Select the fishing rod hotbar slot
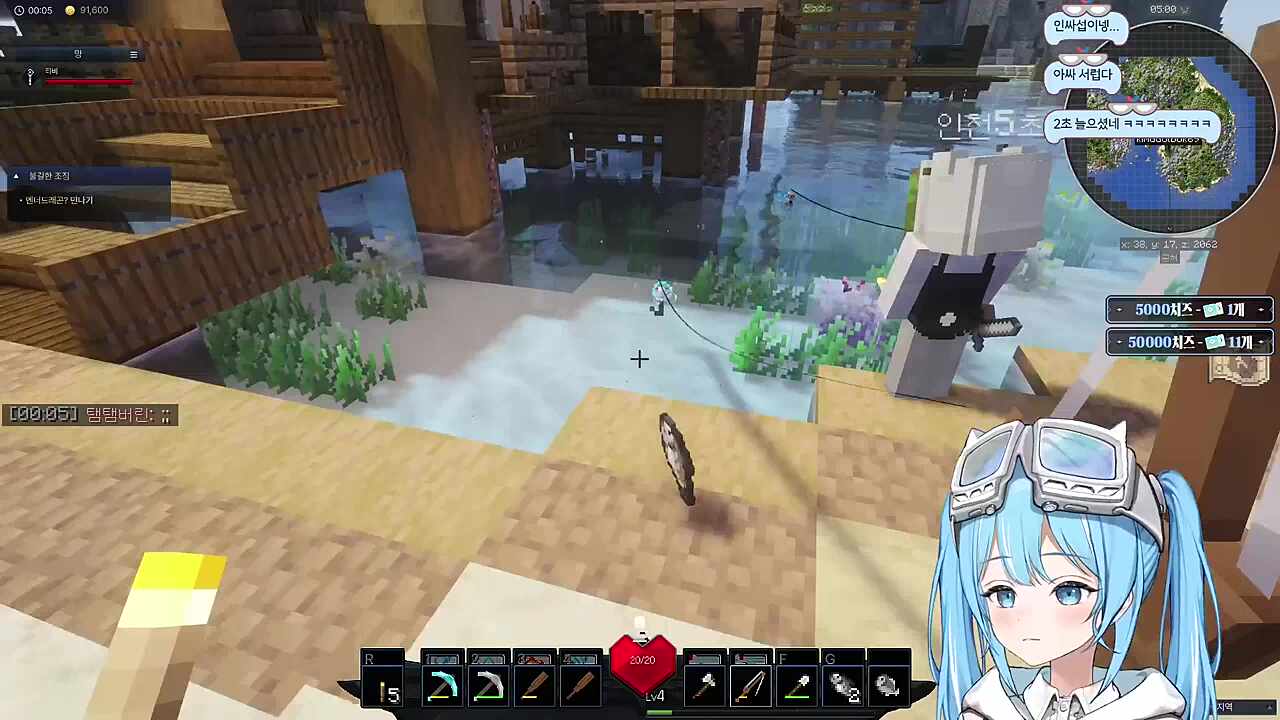This screenshot has width=1280, height=720. click(x=751, y=687)
